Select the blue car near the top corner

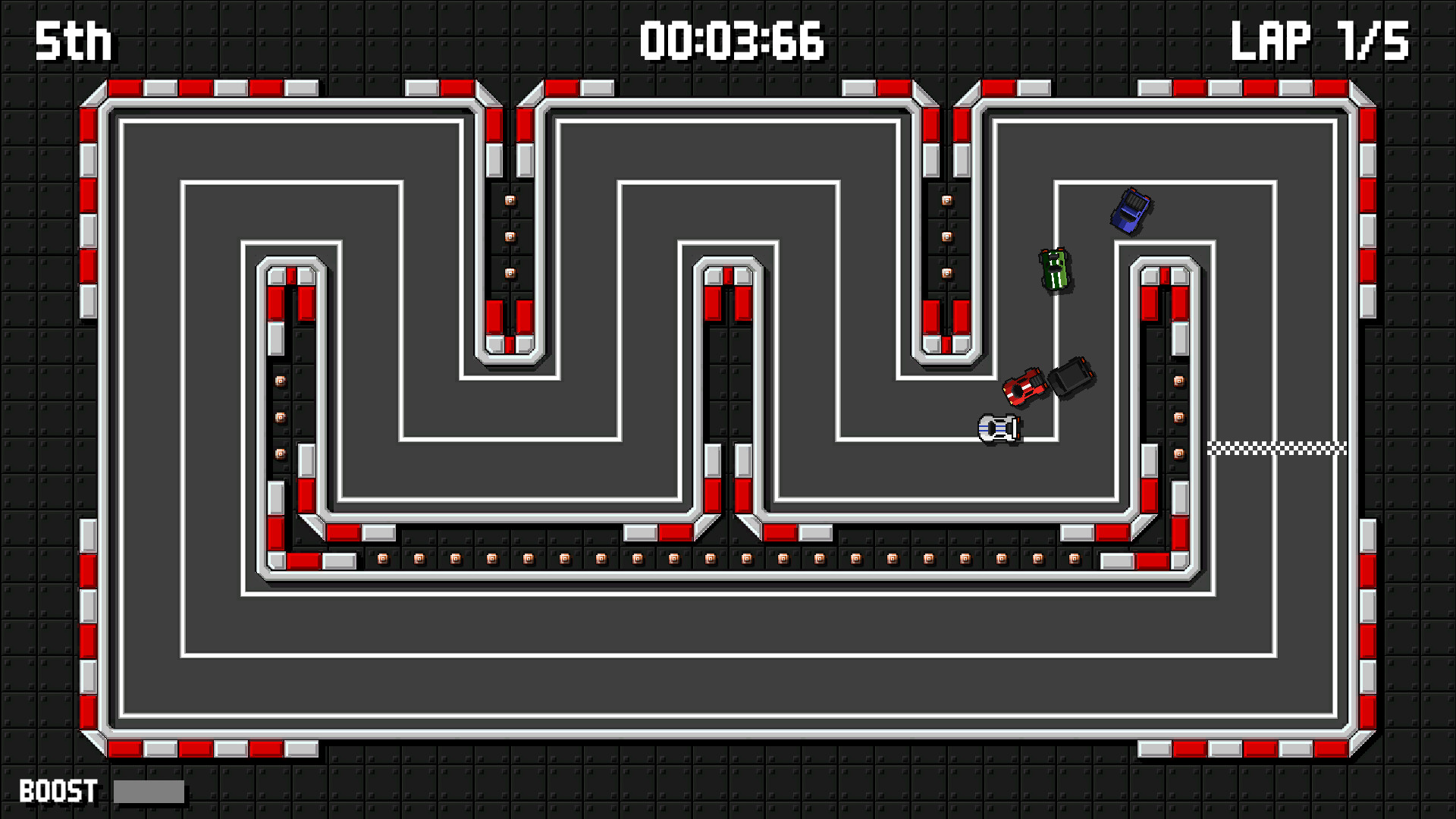click(x=1131, y=209)
